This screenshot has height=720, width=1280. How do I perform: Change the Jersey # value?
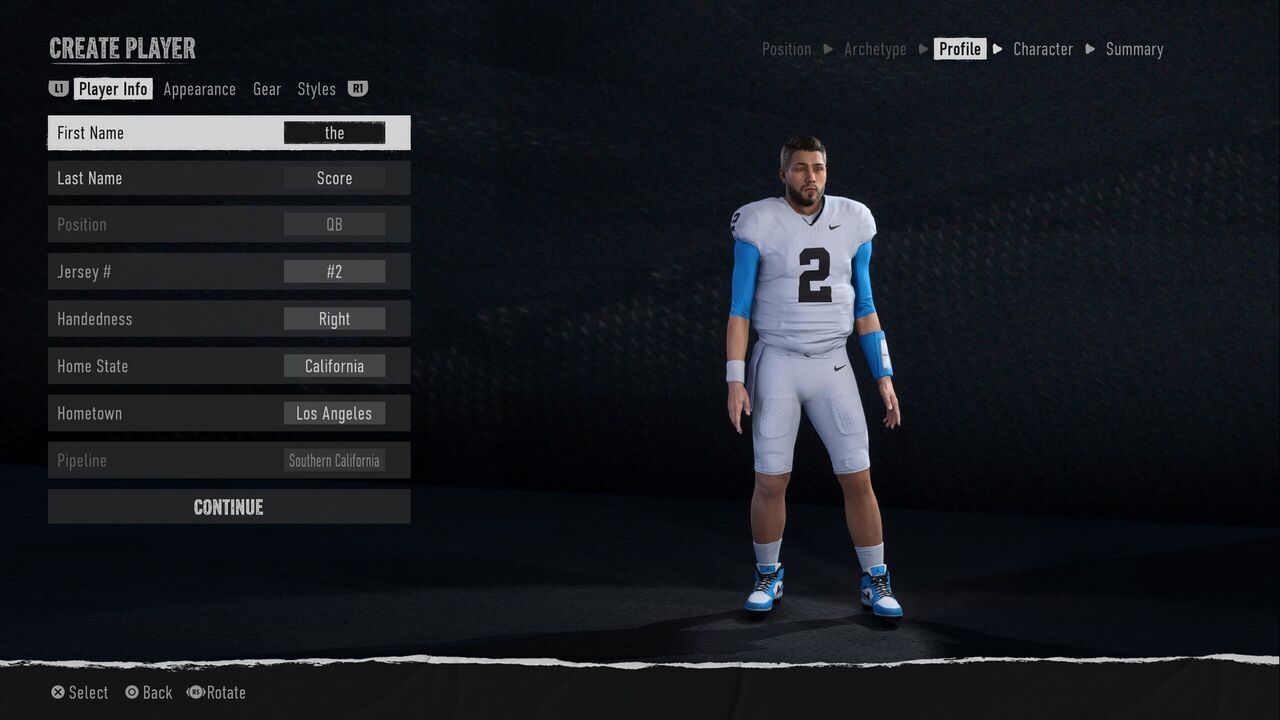334,271
